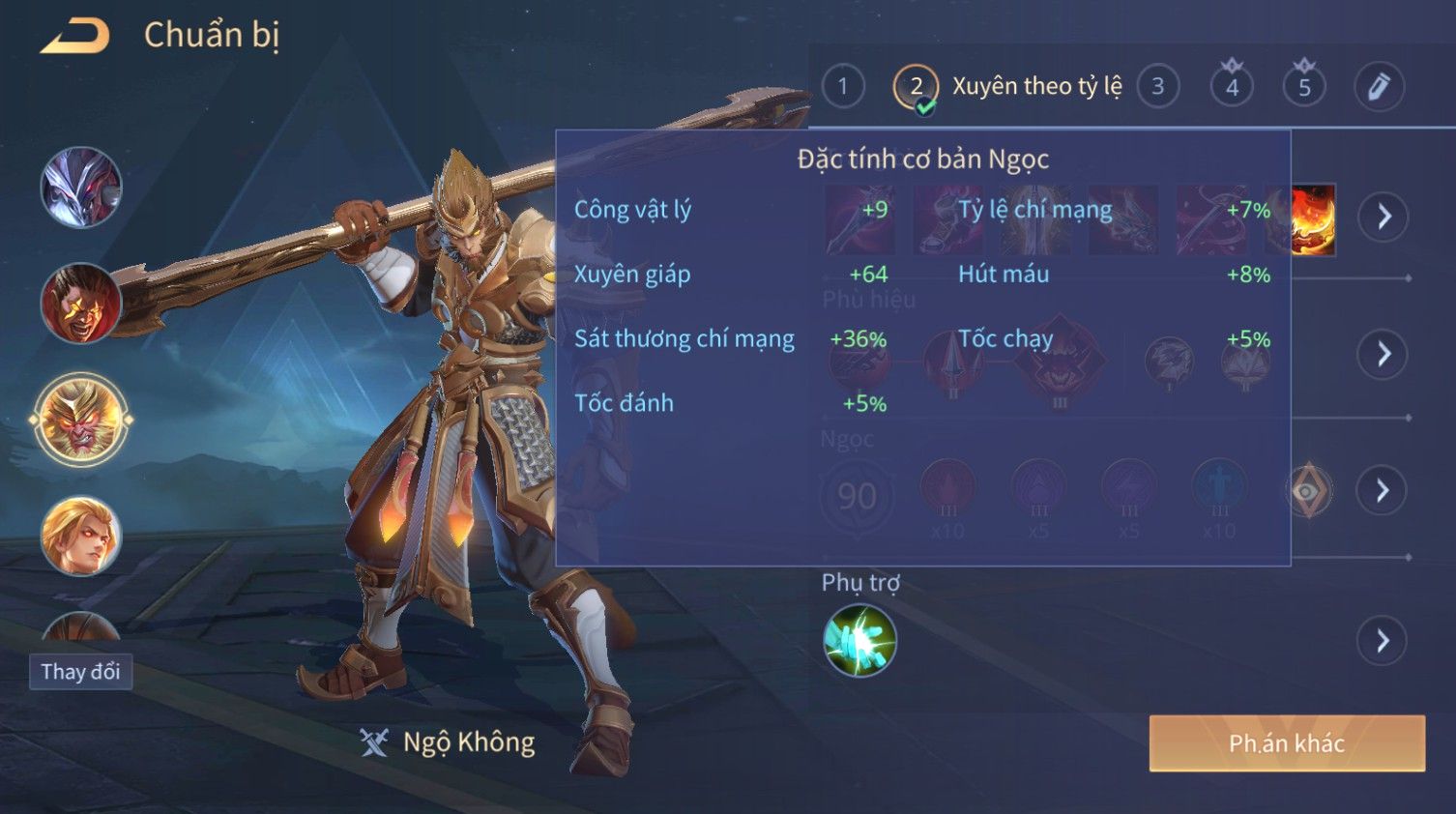
Task: Choose loadout preset 4
Action: (x=1232, y=87)
